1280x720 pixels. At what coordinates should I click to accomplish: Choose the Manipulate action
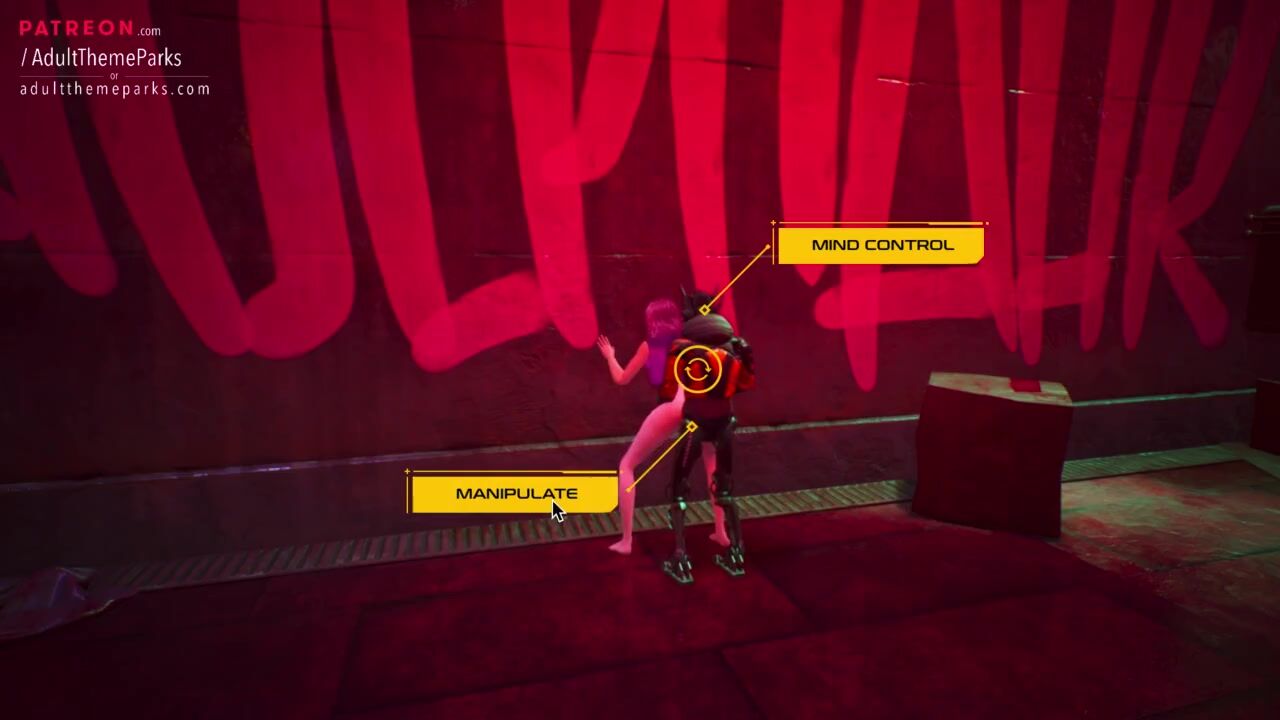[x=515, y=493]
